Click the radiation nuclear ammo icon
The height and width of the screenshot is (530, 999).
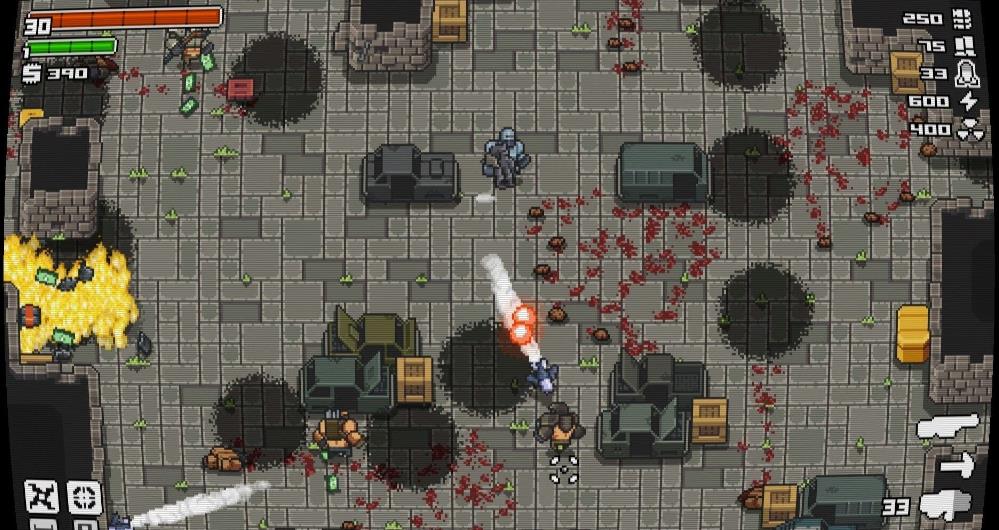[x=968, y=129]
